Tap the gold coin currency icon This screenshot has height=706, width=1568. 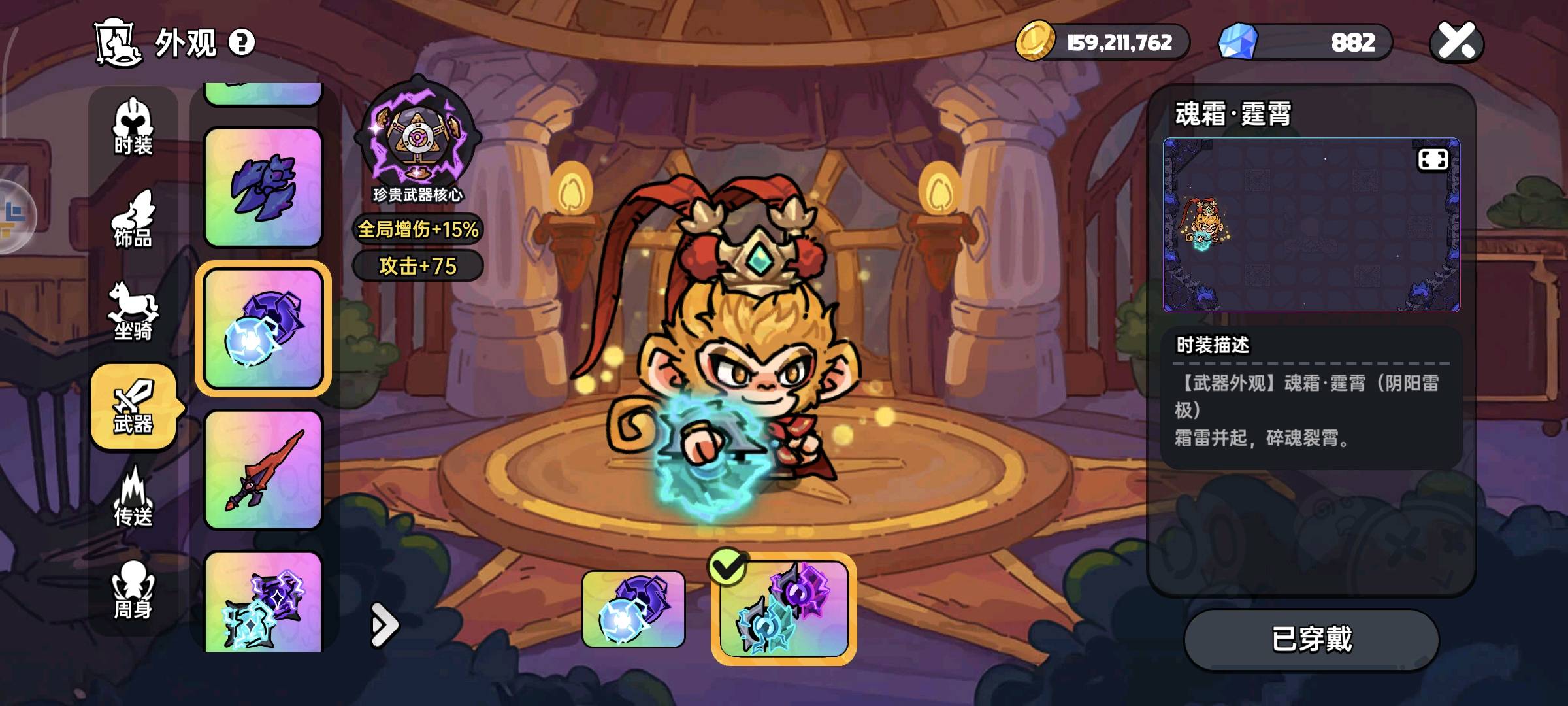tap(1035, 42)
